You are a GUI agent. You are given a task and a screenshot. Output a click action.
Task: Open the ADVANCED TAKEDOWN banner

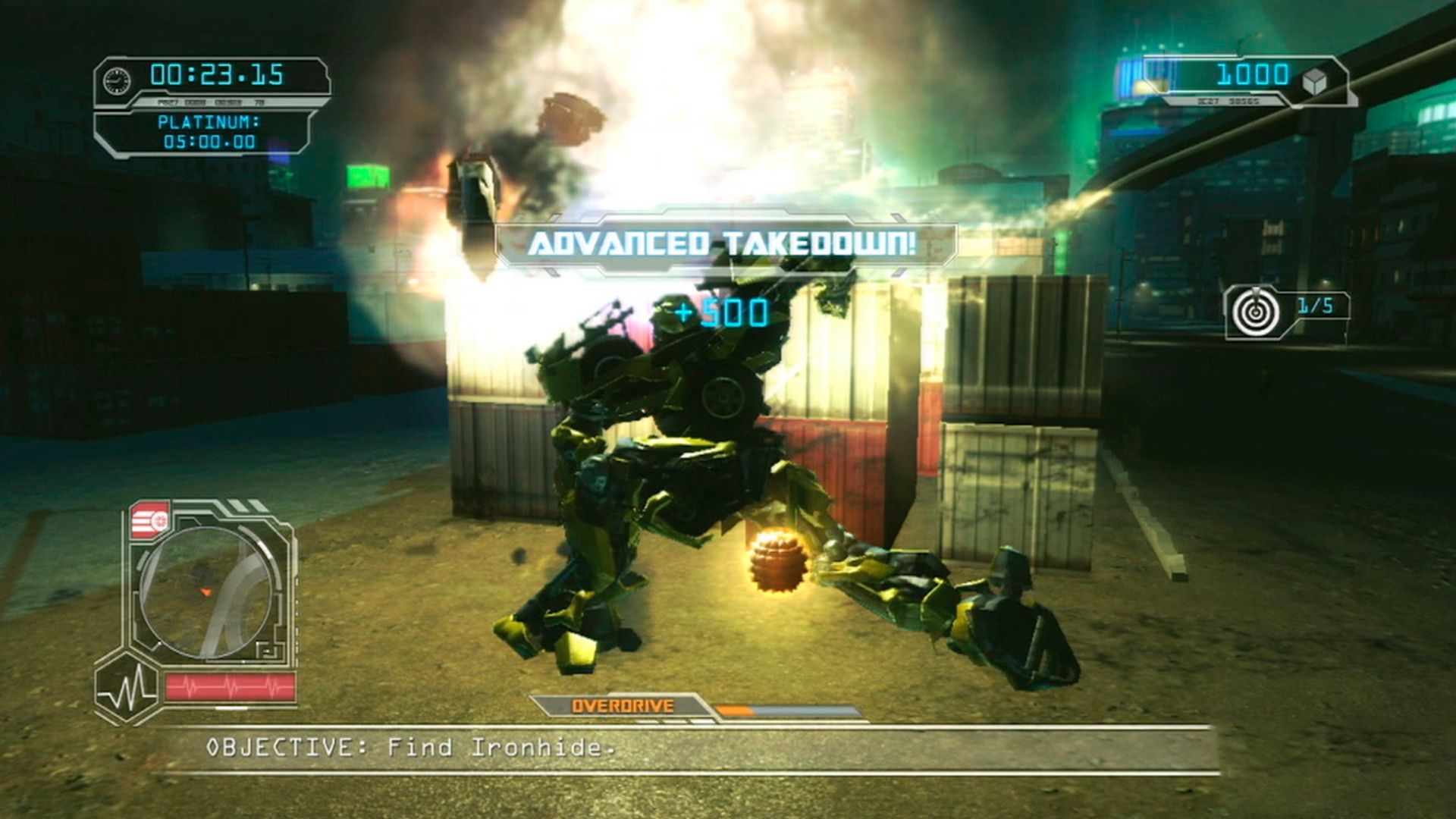[724, 244]
